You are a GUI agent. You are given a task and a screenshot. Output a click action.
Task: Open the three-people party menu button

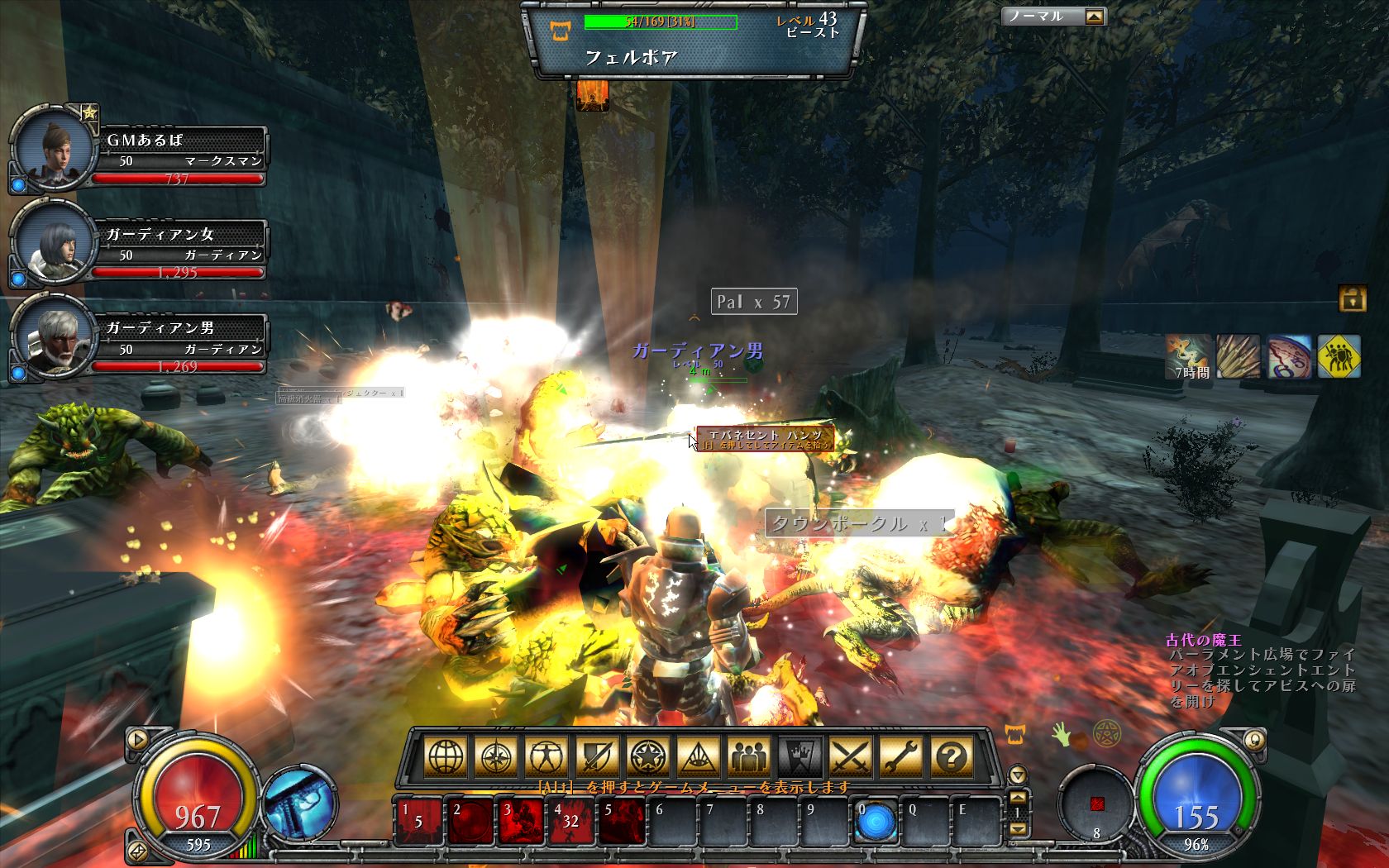pyautogui.click(x=749, y=756)
